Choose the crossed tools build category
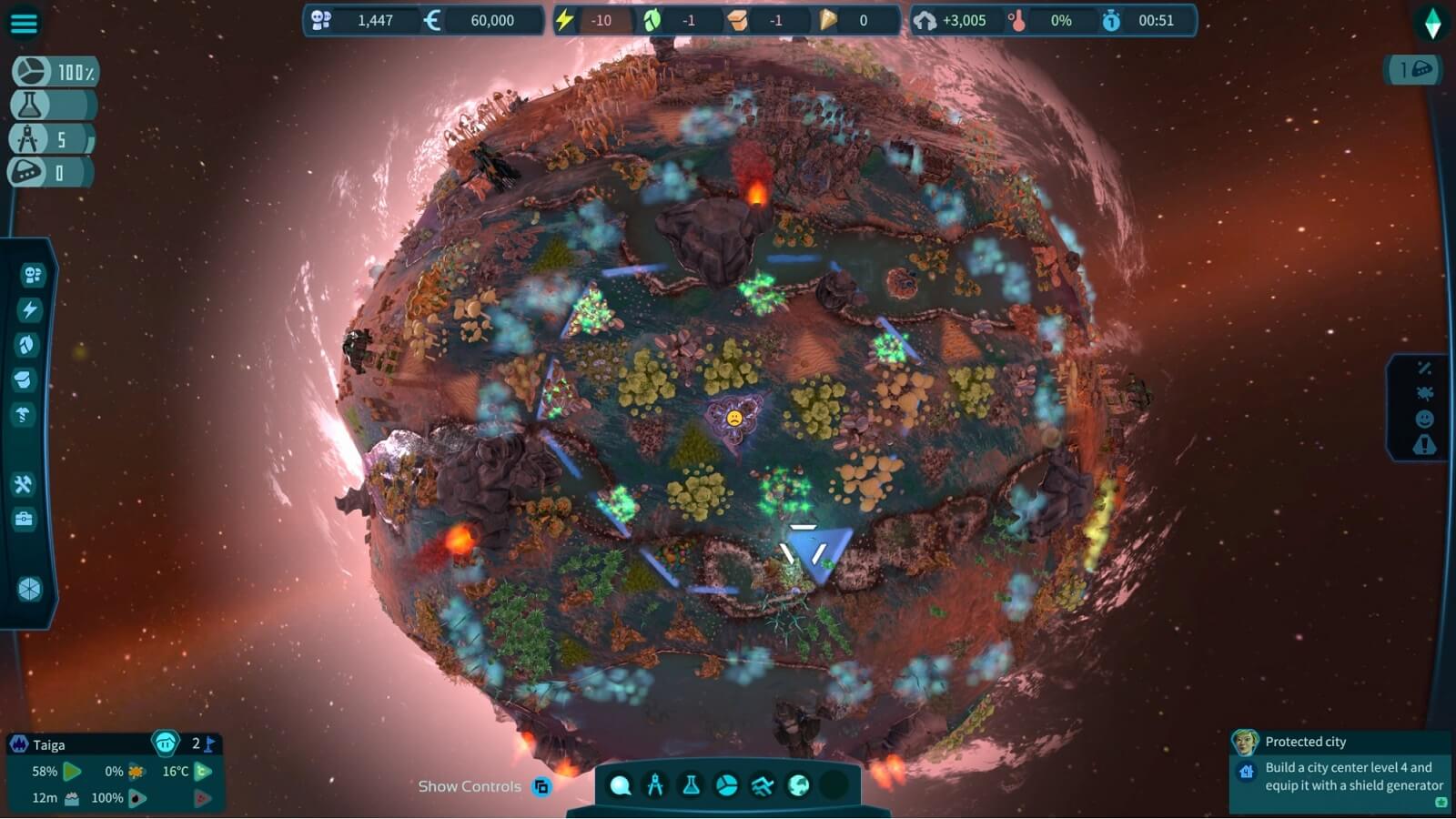Viewport: 1456px width, 819px height. tap(24, 484)
